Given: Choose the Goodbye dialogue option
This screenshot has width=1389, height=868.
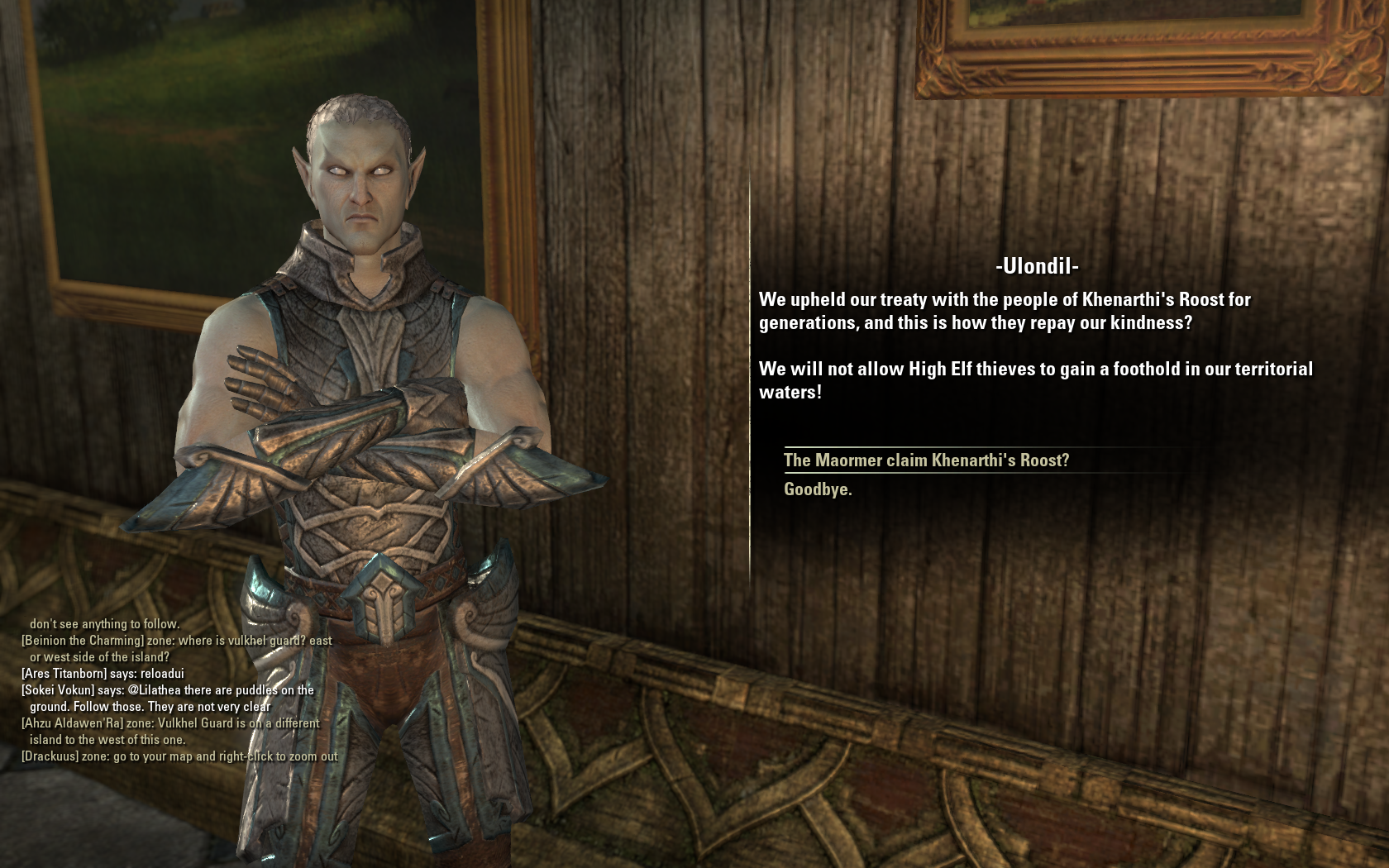Looking at the screenshot, I should 818,489.
